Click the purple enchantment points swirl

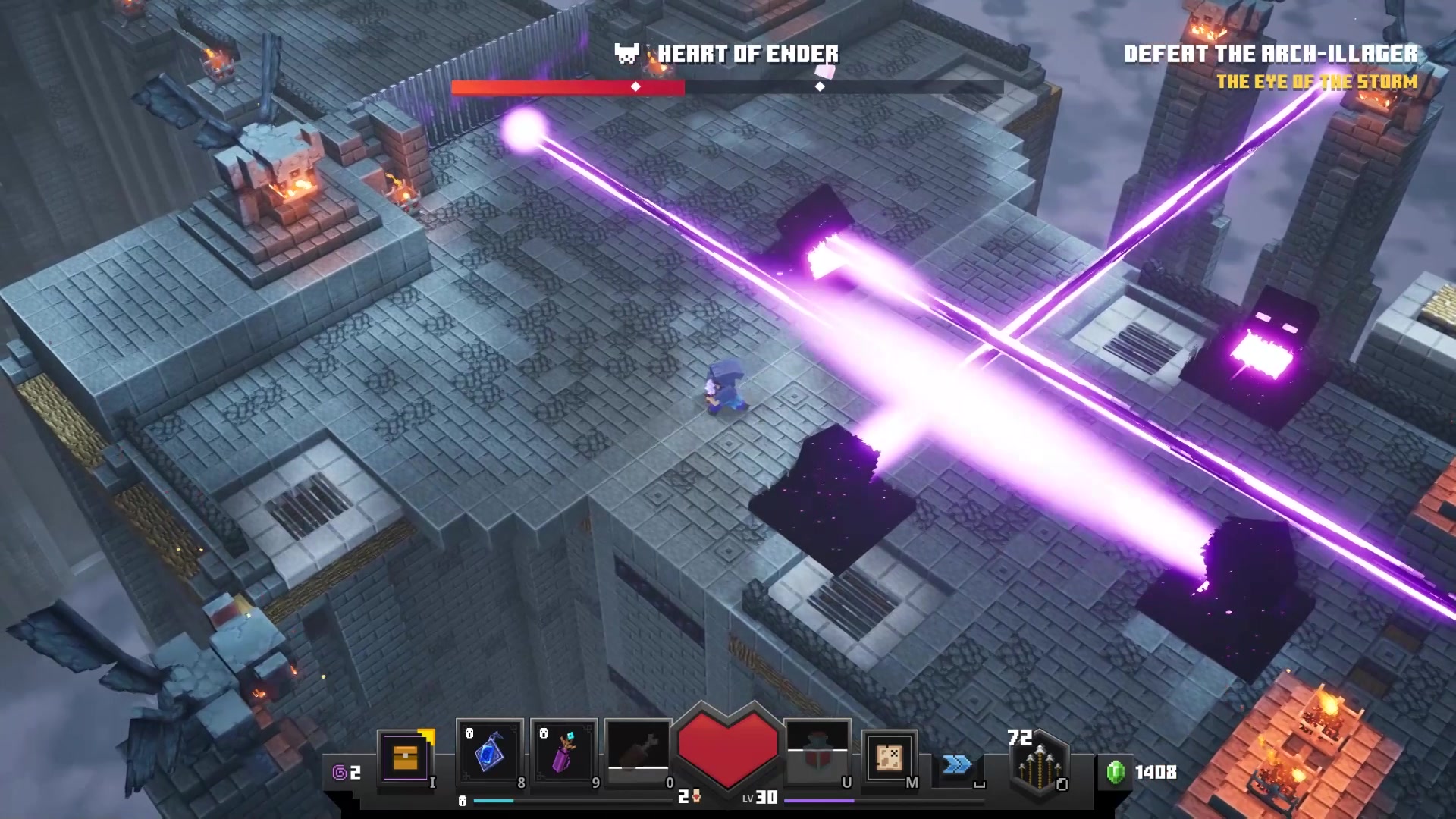coord(340,772)
